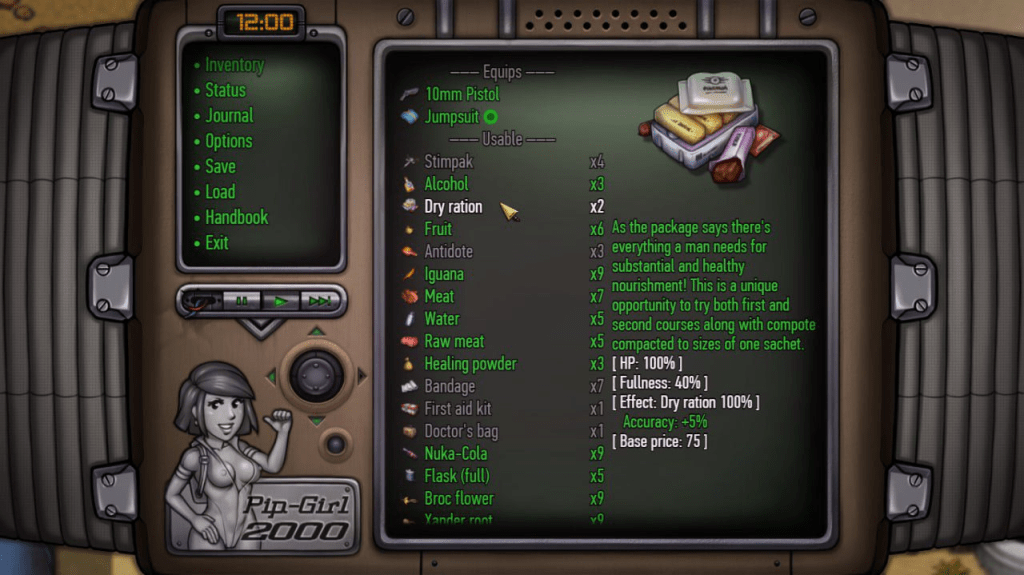Choose Load from the Pip-Girl menu

point(220,192)
